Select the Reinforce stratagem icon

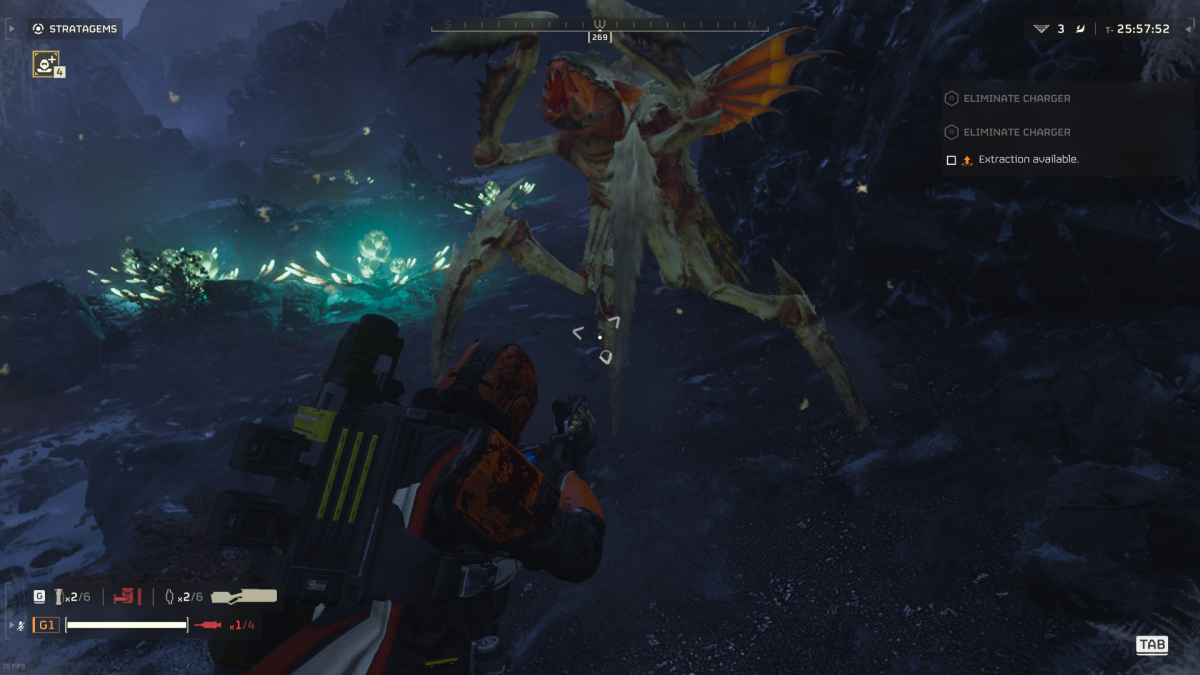coord(45,64)
